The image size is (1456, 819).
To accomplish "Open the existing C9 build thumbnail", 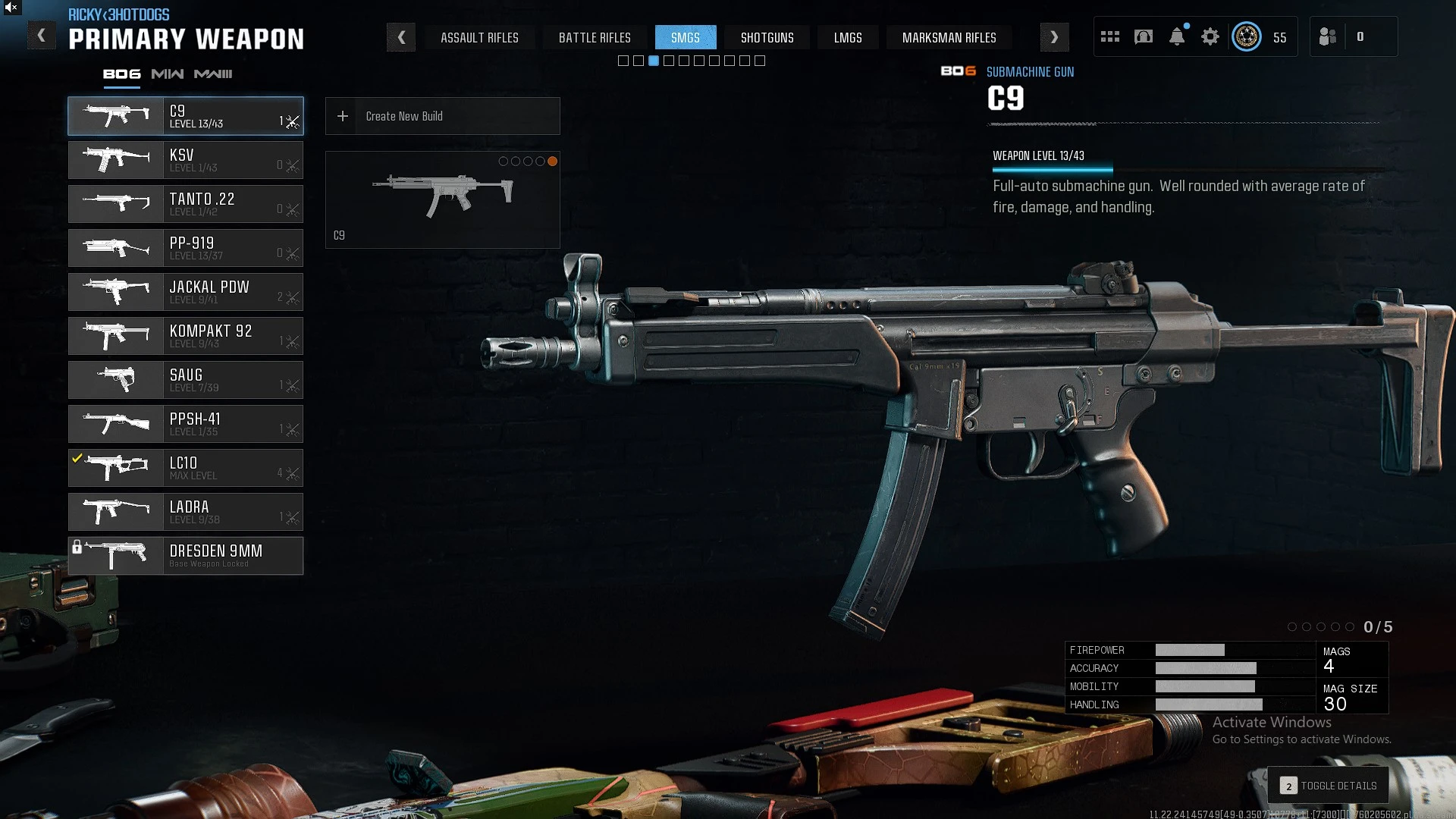I will pos(442,199).
